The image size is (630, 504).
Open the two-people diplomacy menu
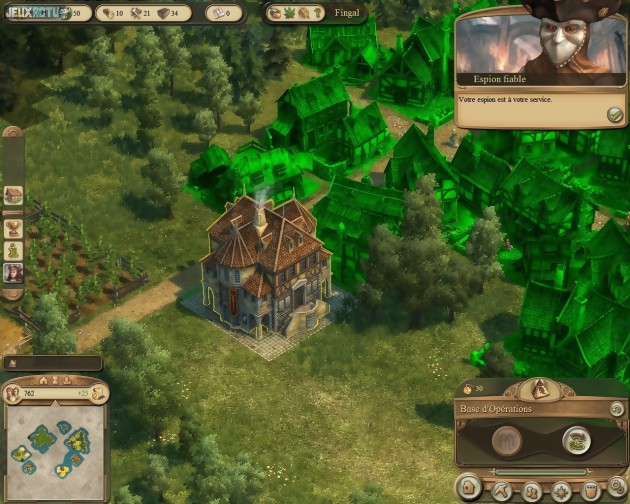click(x=532, y=491)
